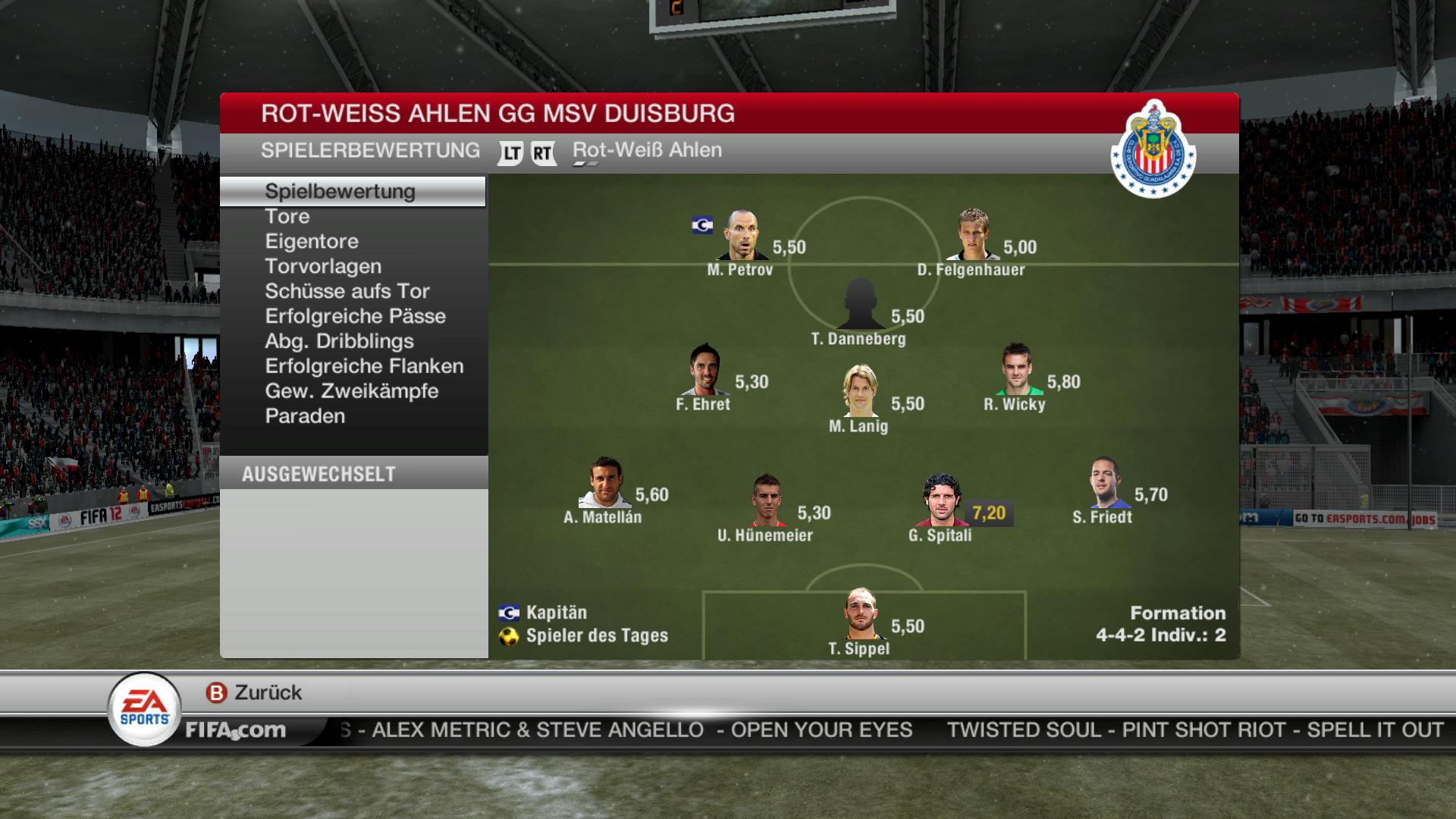Choose the Abg. Dribblings entry
Viewport: 1456px width, 819px height.
(x=339, y=342)
